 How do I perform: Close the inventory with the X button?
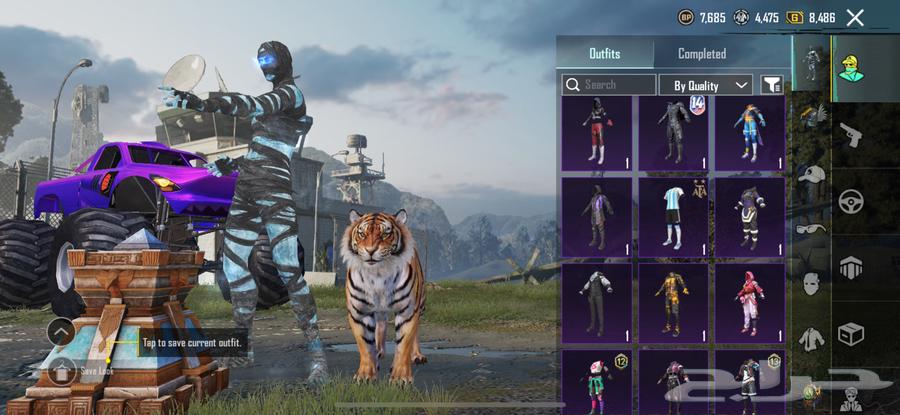[x=855, y=17]
